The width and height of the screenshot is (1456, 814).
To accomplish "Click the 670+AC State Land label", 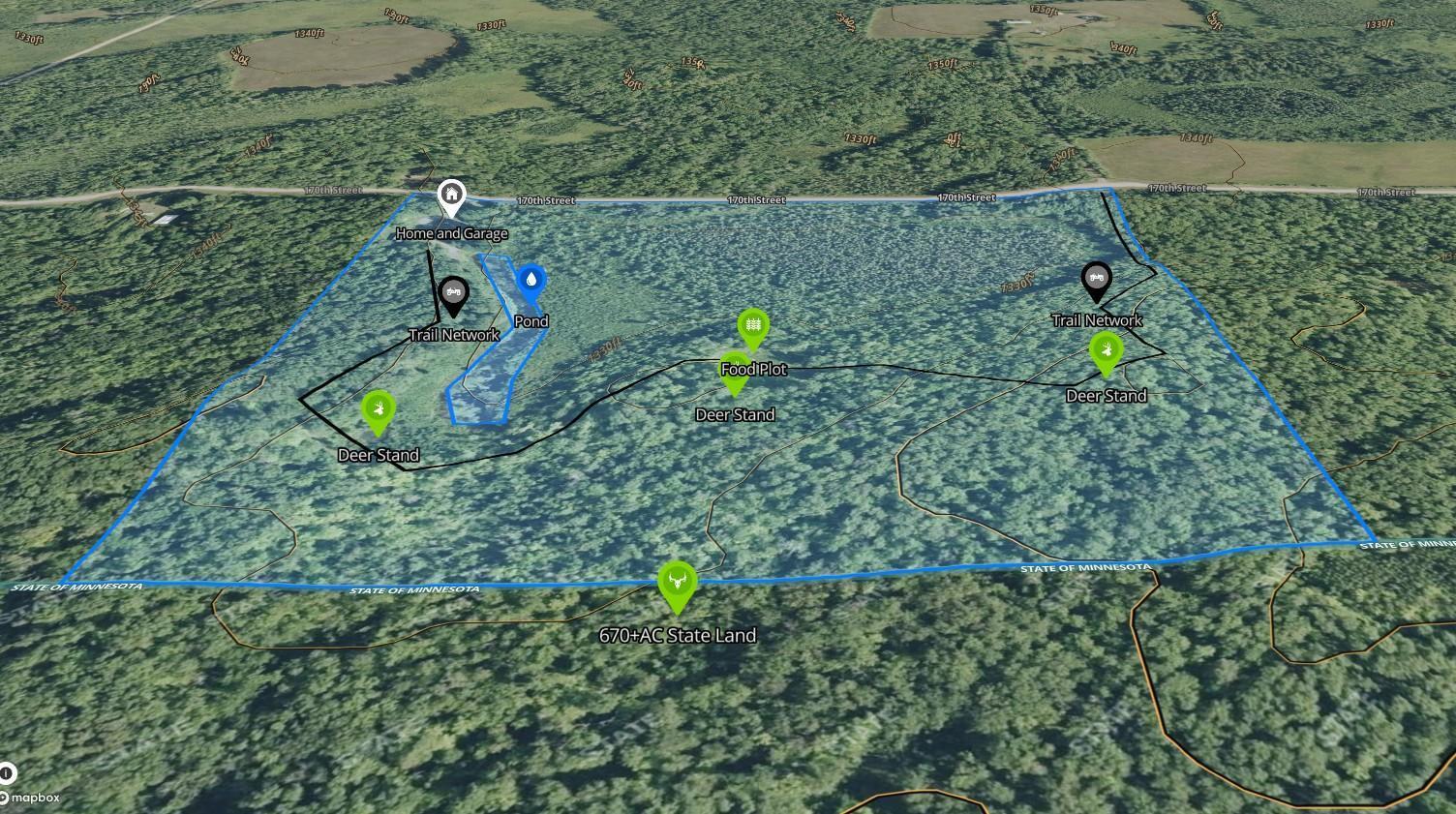I will (x=679, y=636).
